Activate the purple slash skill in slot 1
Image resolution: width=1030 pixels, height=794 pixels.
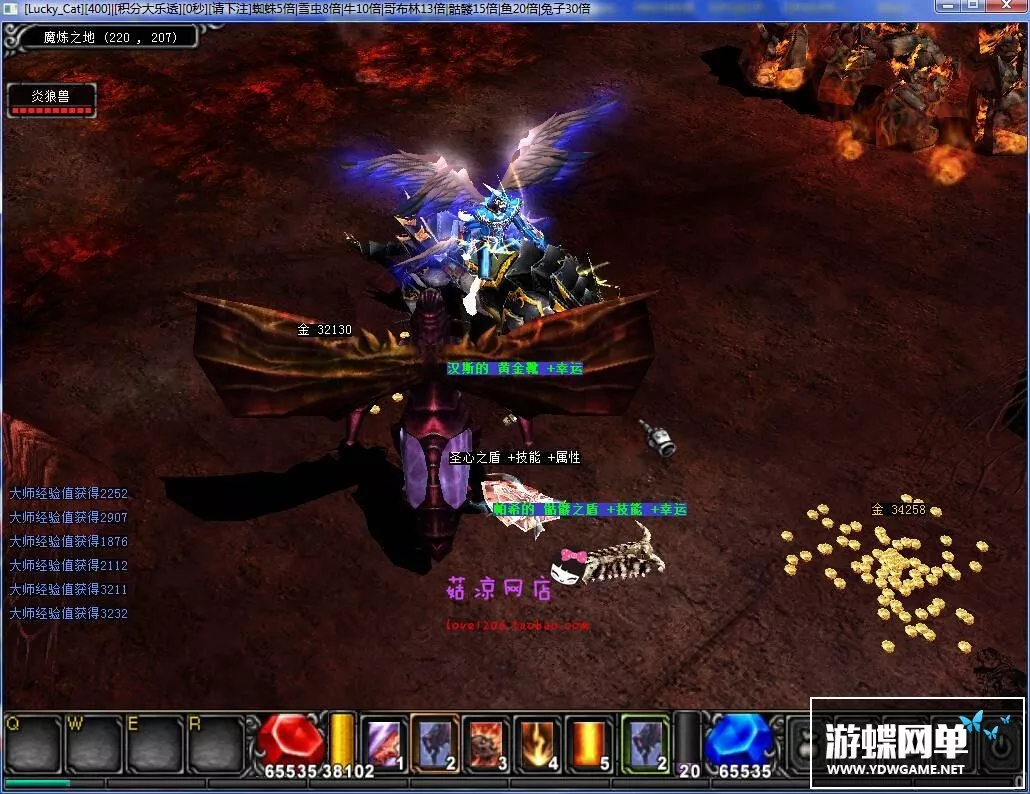pyautogui.click(x=383, y=744)
